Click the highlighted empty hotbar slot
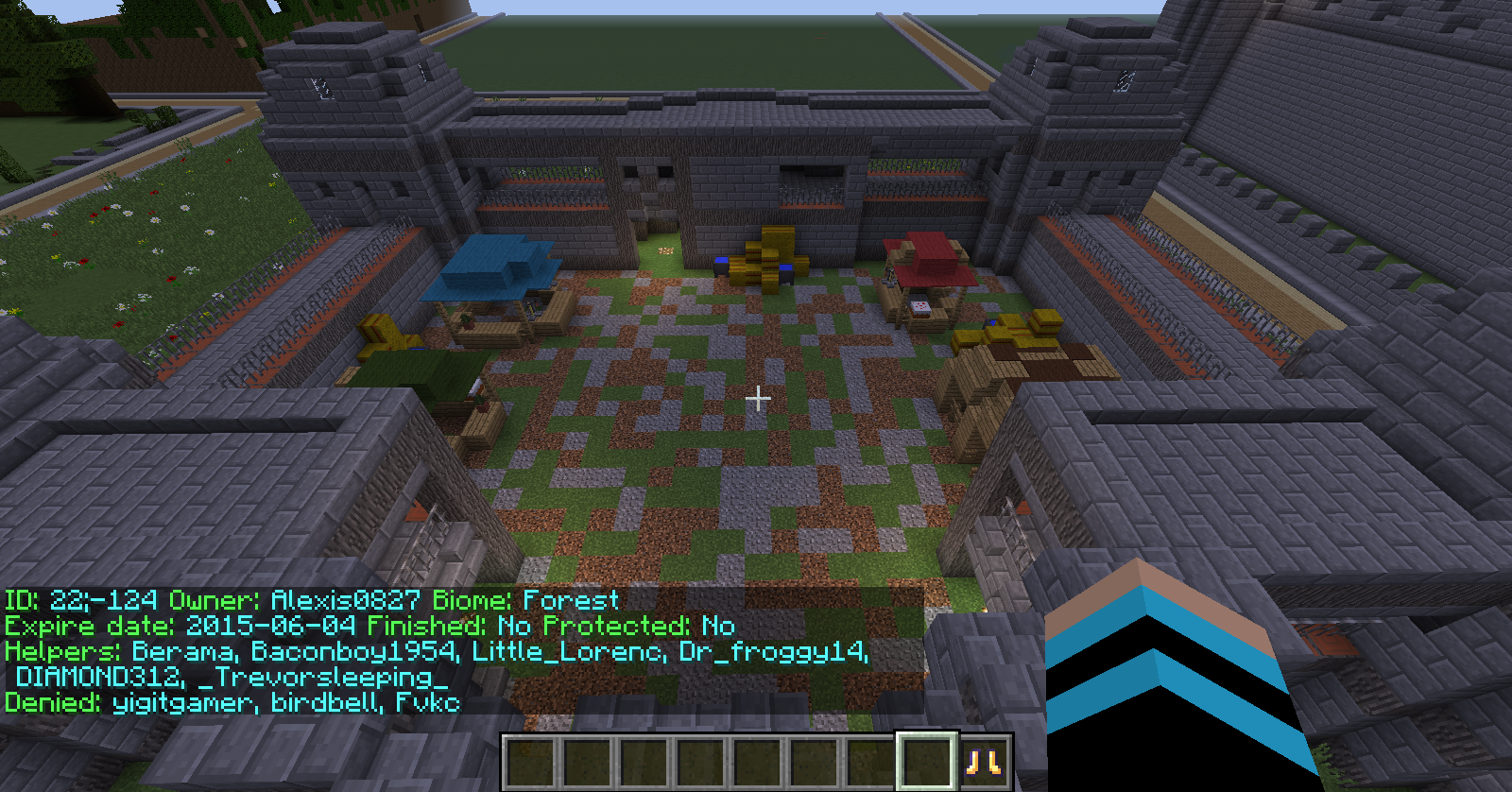The height and width of the screenshot is (792, 1512). coord(926,761)
